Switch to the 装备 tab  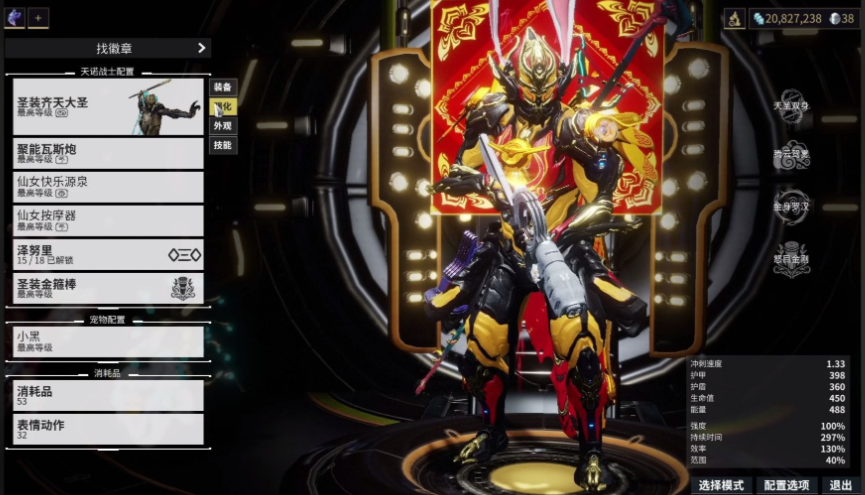click(223, 87)
